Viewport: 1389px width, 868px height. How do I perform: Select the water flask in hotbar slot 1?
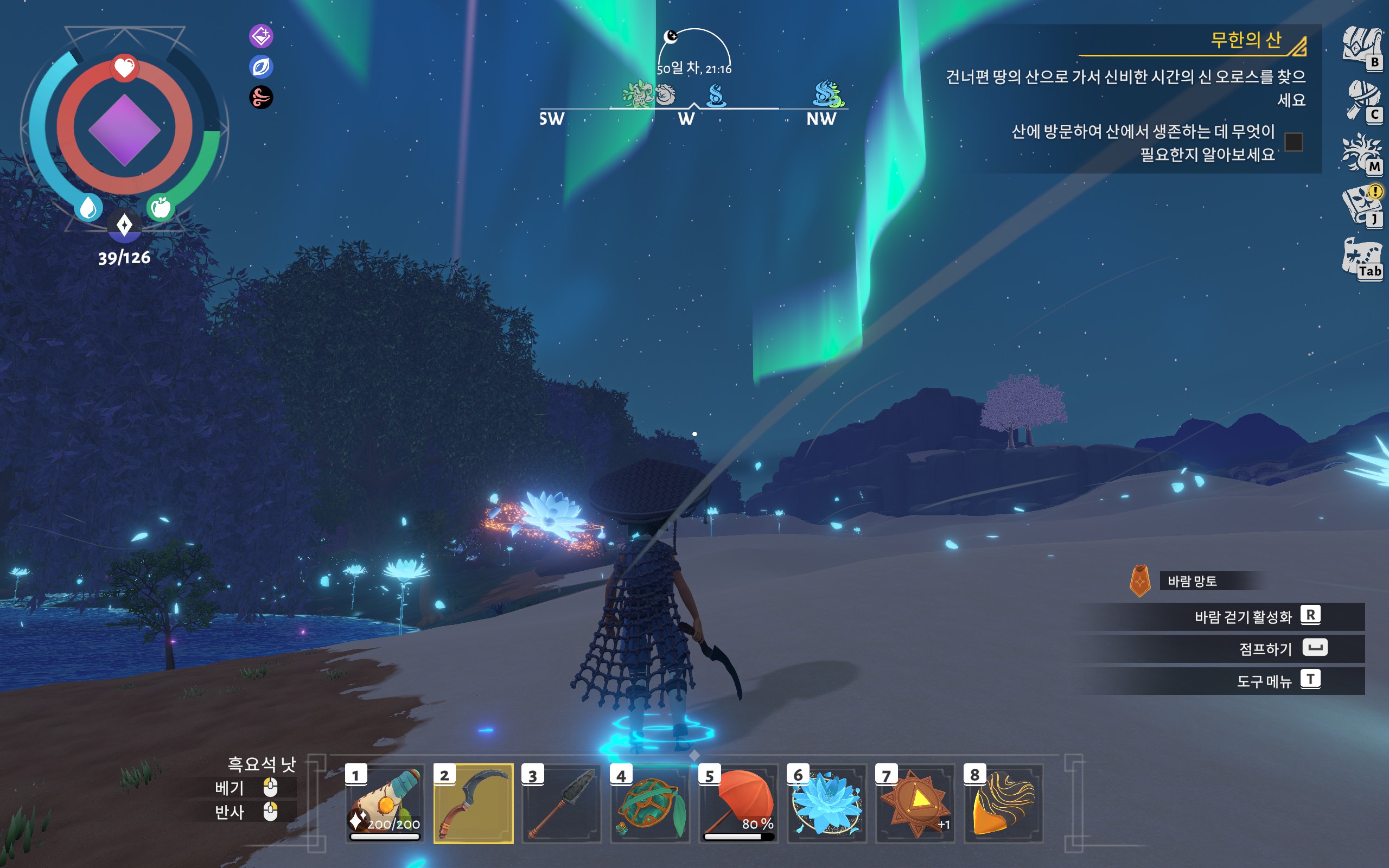click(x=385, y=803)
